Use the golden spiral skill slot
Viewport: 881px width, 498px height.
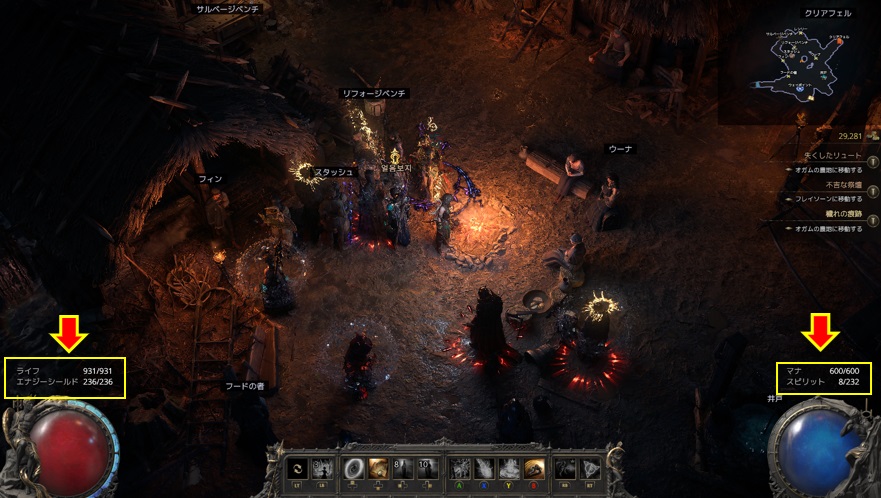(378, 467)
